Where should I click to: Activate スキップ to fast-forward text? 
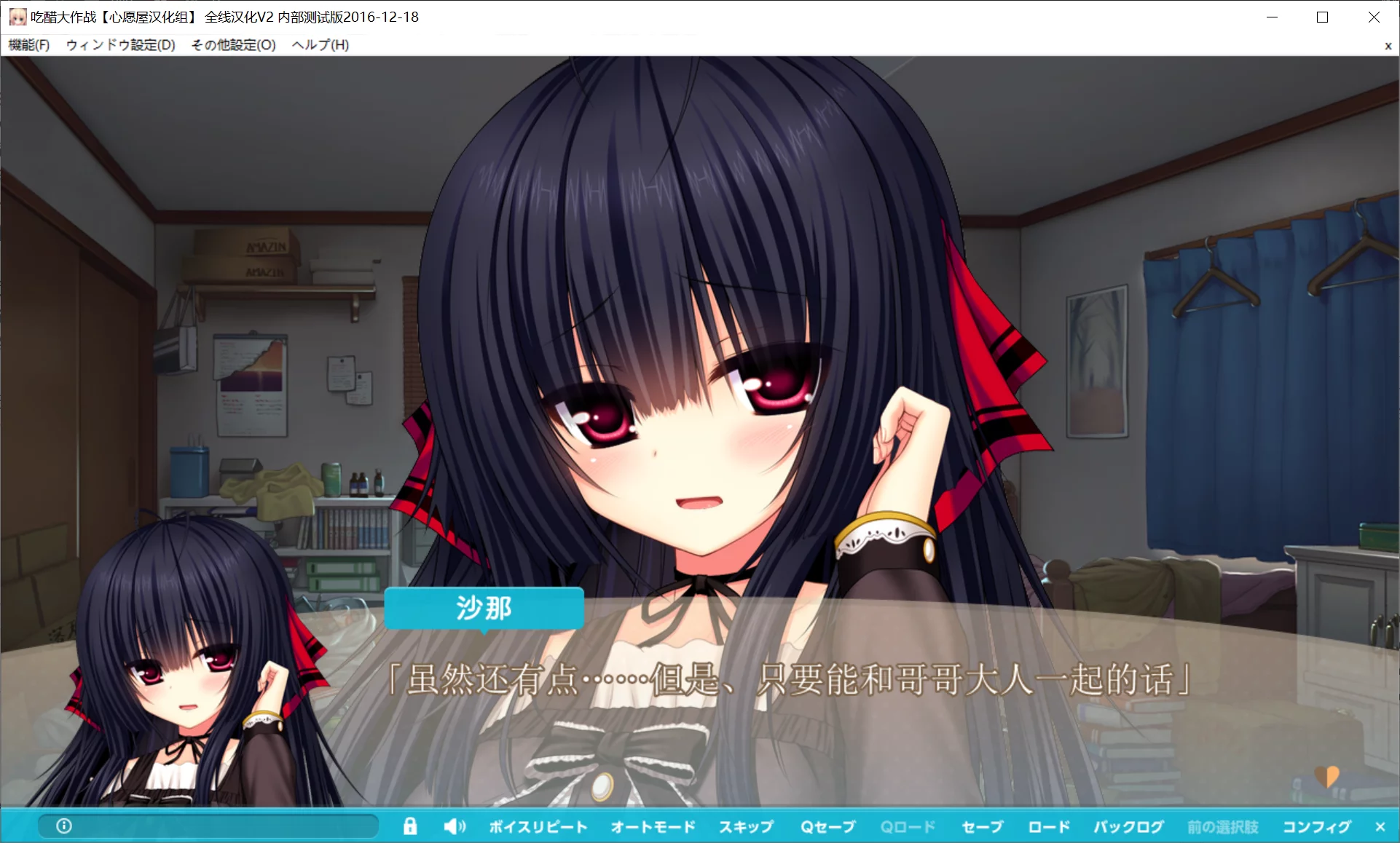pos(746,826)
